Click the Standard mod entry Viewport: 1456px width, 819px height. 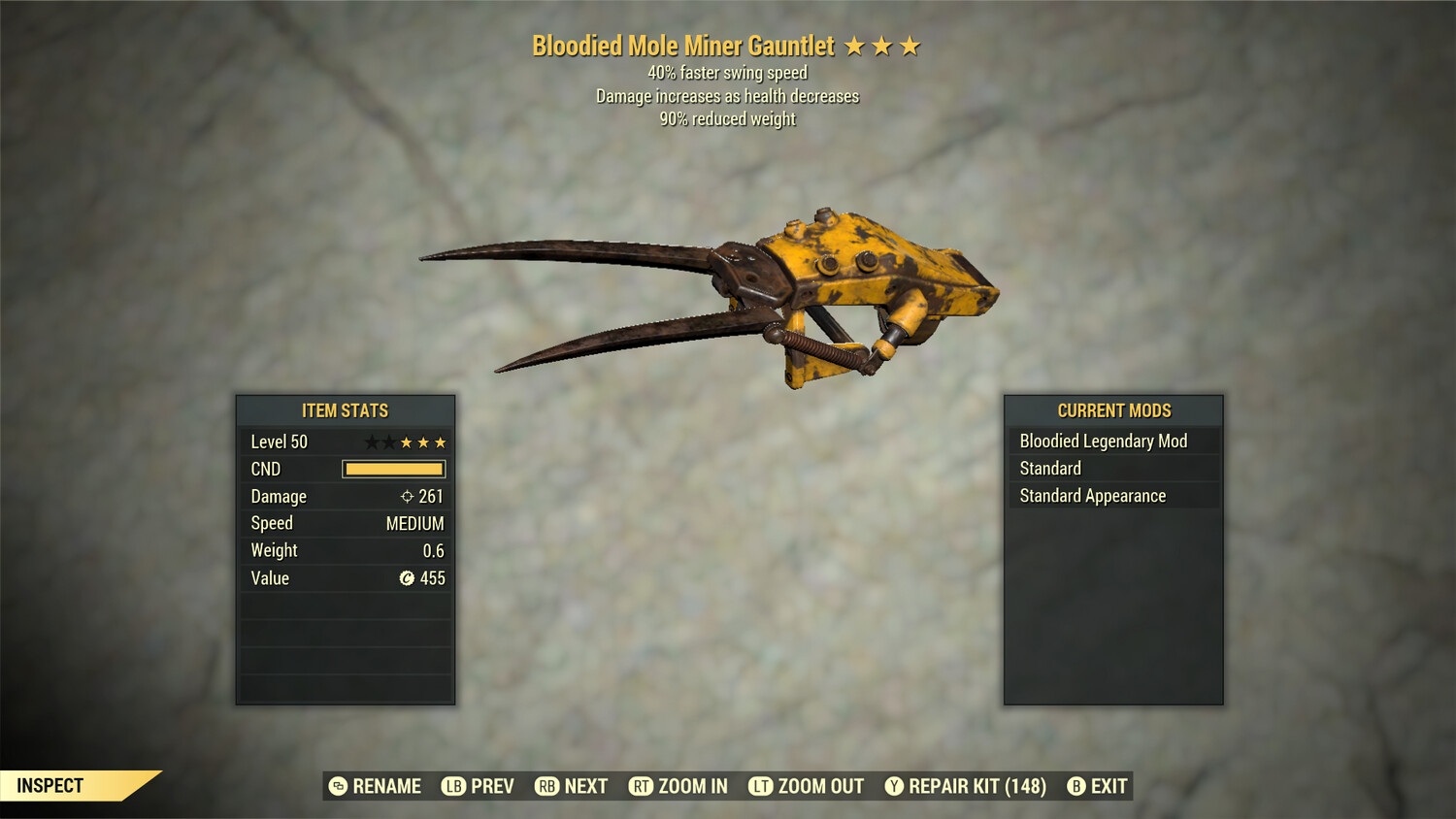[x=1112, y=469]
